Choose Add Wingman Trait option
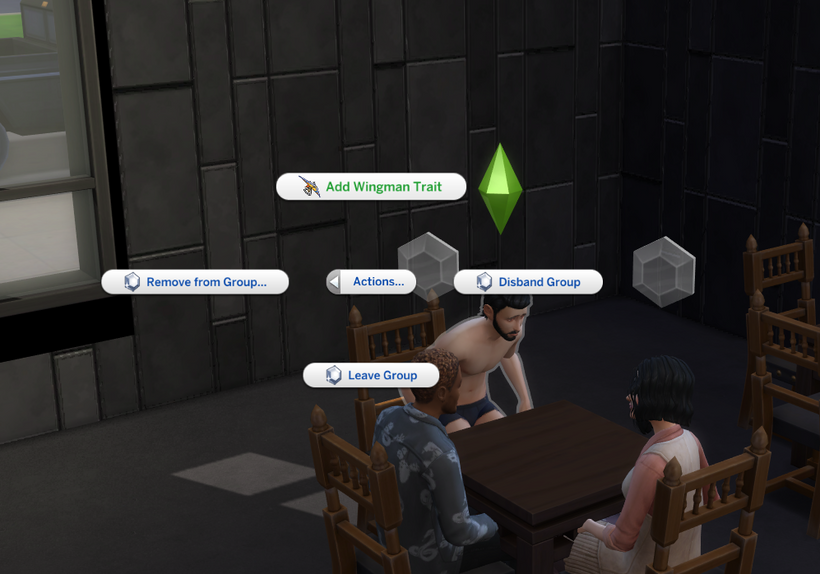 coord(371,187)
